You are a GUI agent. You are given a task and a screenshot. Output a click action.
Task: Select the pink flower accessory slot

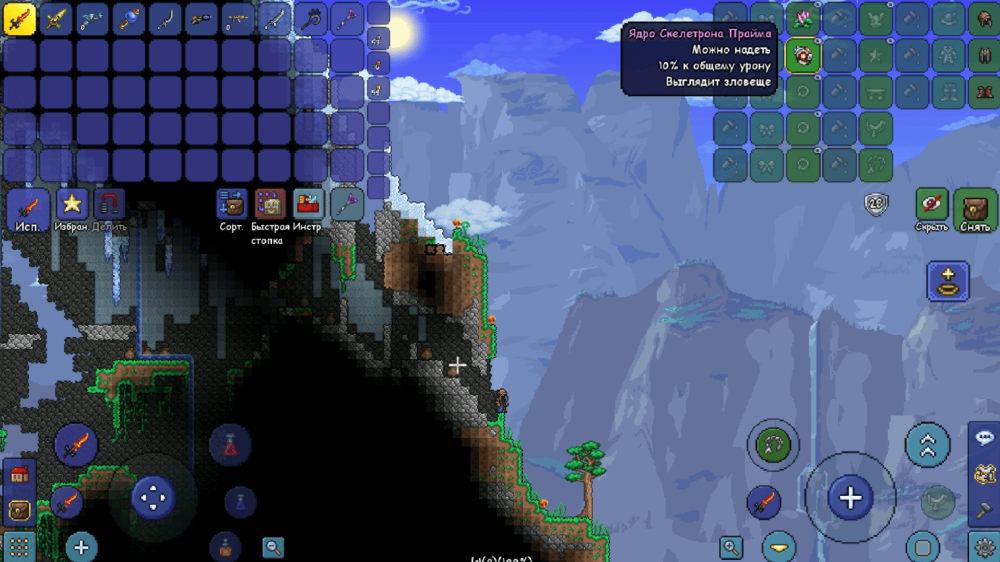(x=802, y=18)
